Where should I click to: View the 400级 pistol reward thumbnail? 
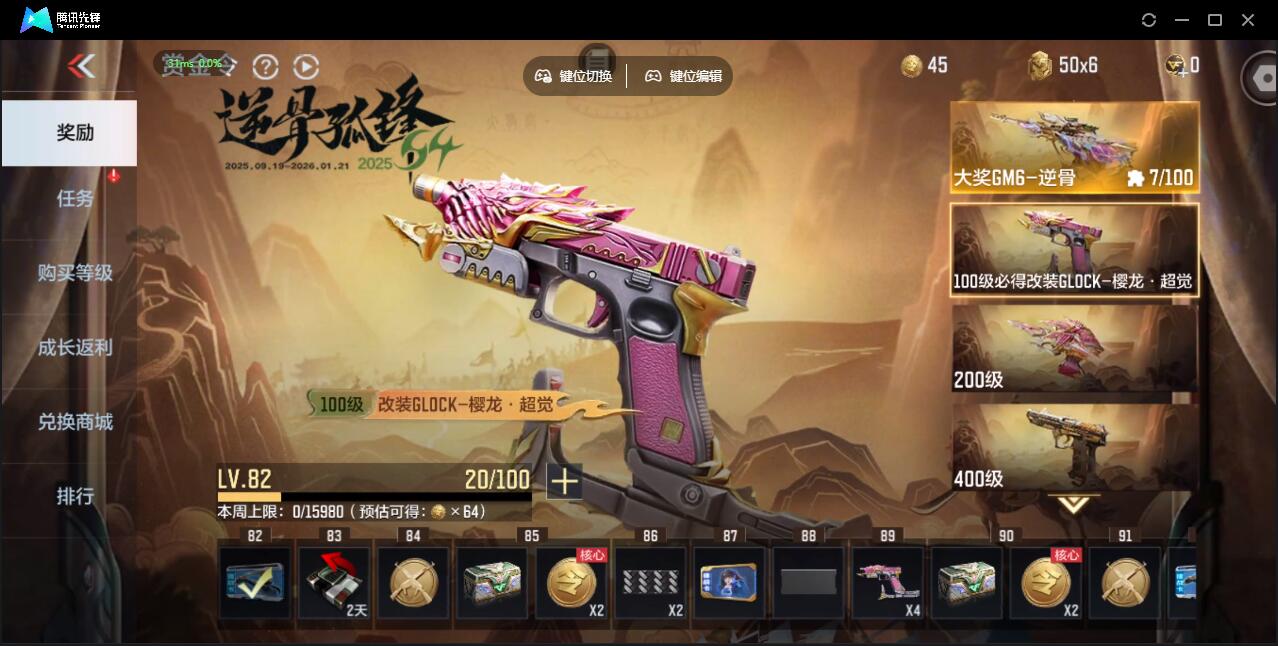[1074, 447]
